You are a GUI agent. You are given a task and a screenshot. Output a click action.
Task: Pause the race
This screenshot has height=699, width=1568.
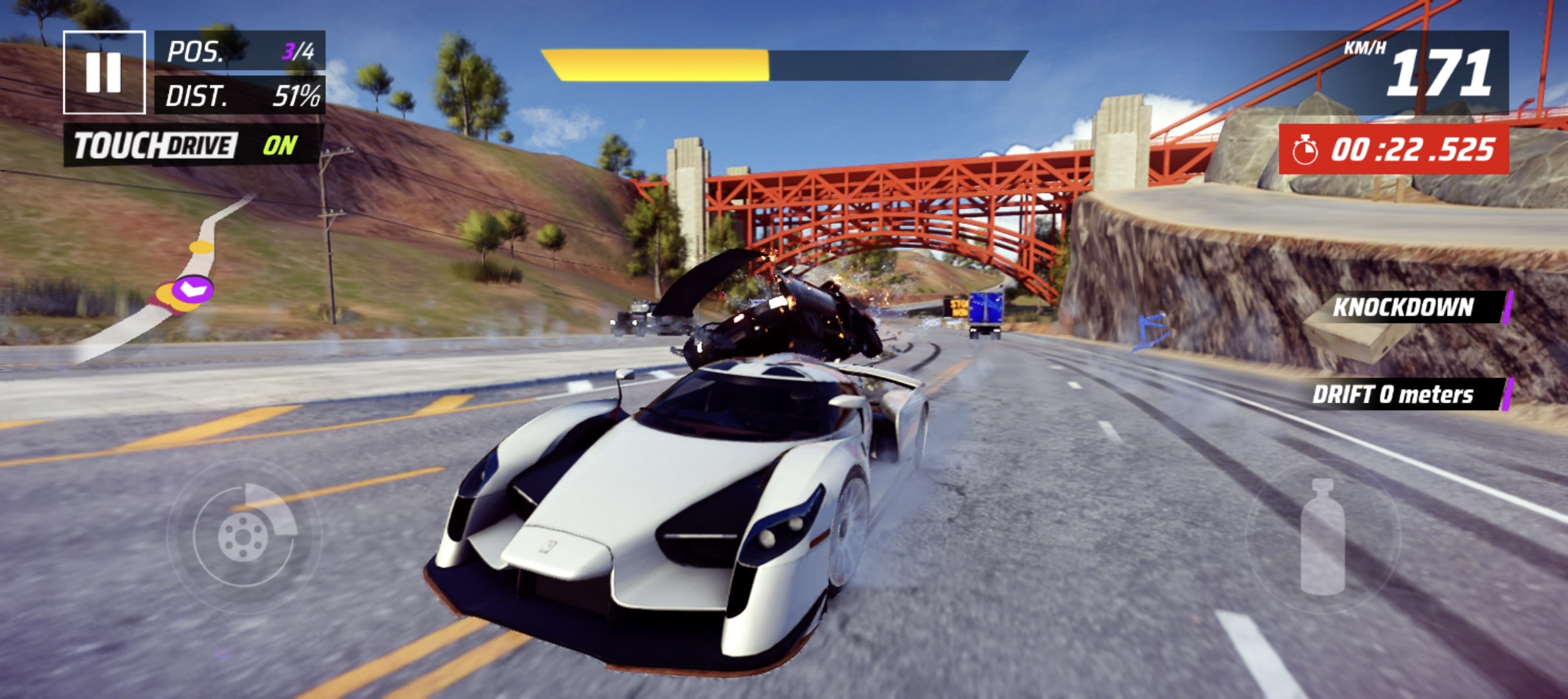104,72
